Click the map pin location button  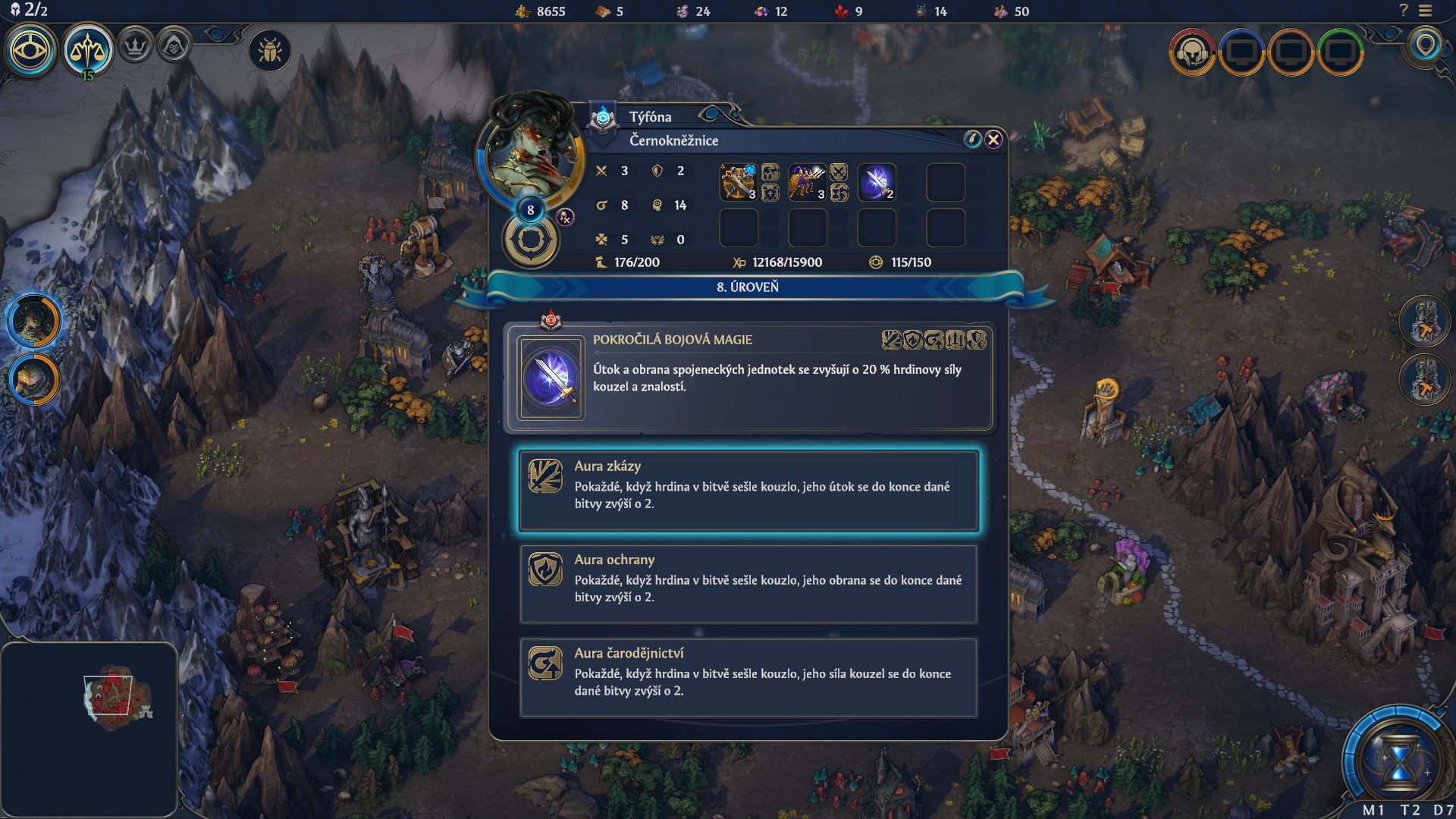tap(1426, 45)
